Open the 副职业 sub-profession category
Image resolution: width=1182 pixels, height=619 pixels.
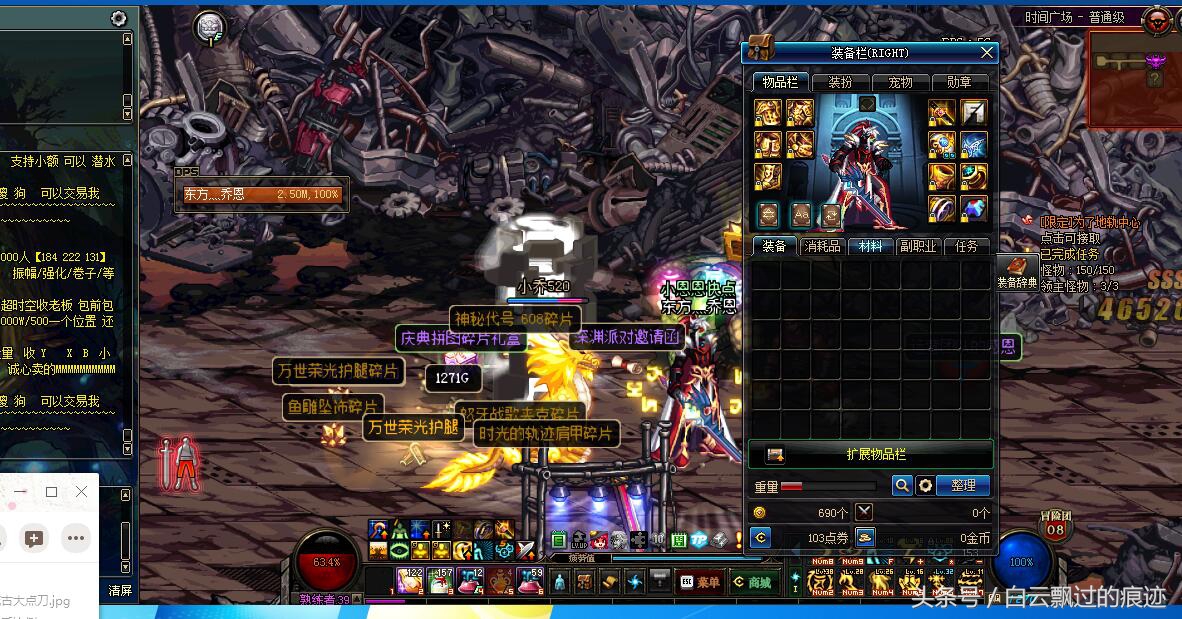[917, 246]
